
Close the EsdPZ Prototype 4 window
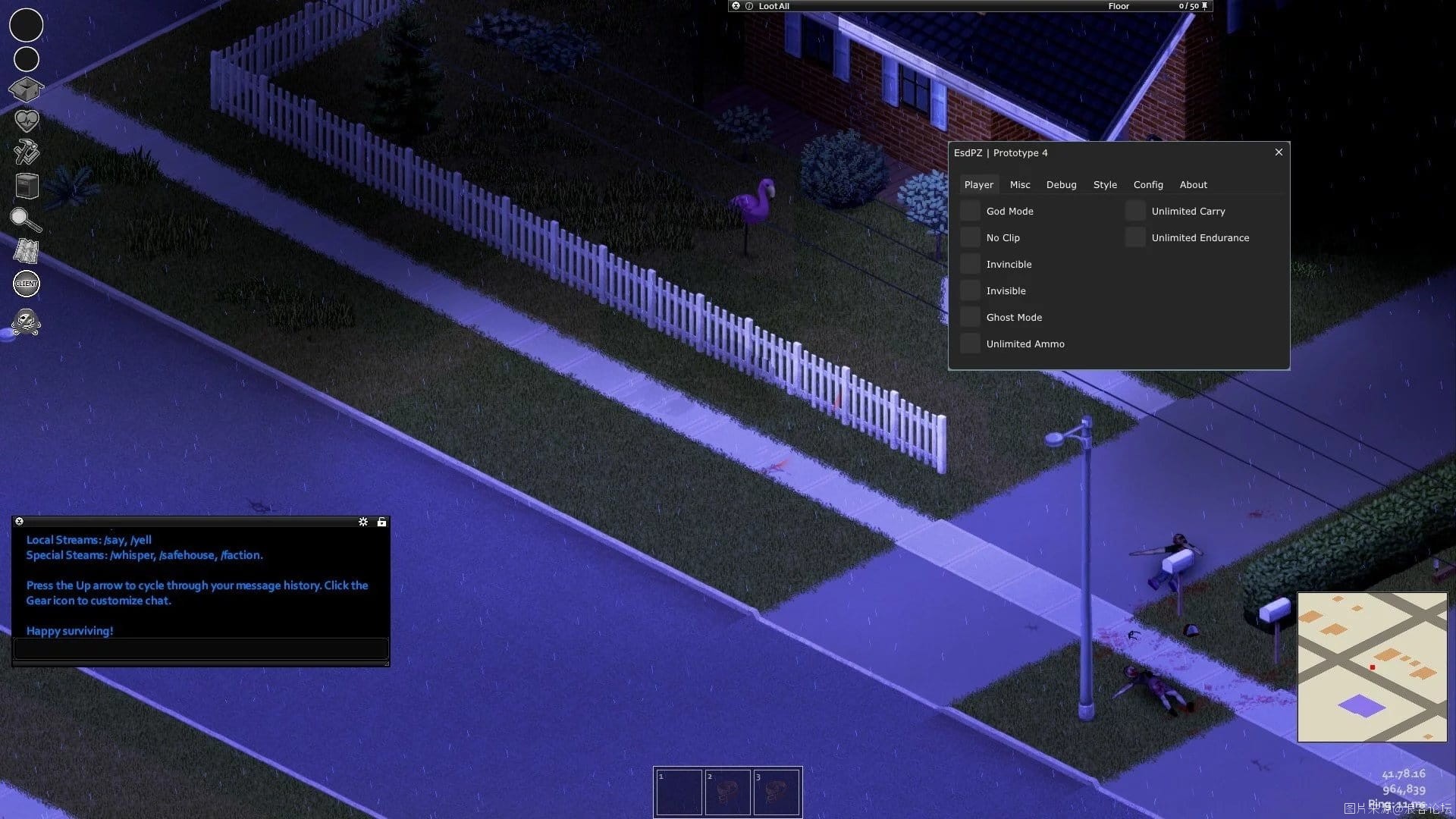pos(1279,152)
